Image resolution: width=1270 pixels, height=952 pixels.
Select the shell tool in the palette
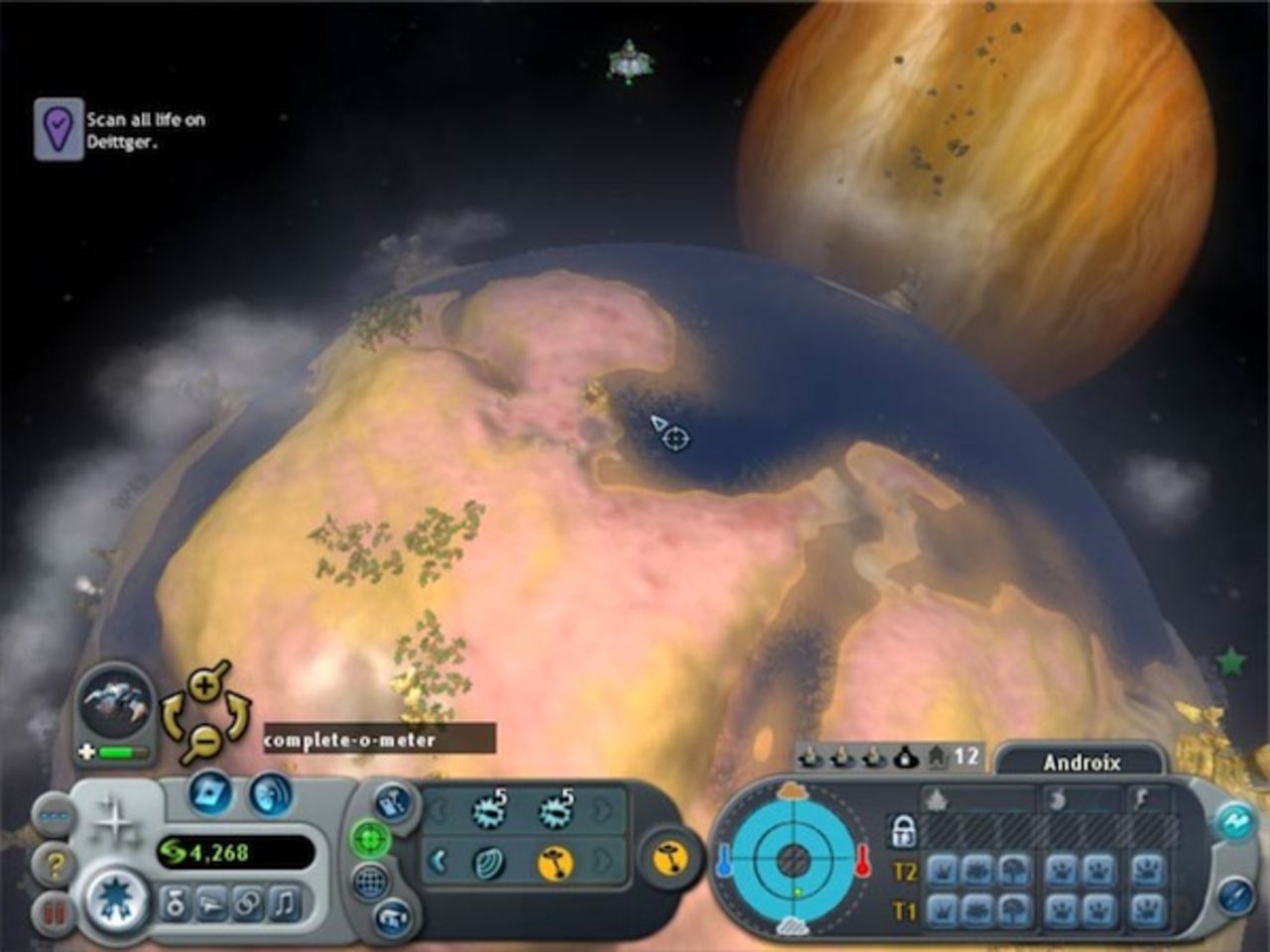coord(490,862)
